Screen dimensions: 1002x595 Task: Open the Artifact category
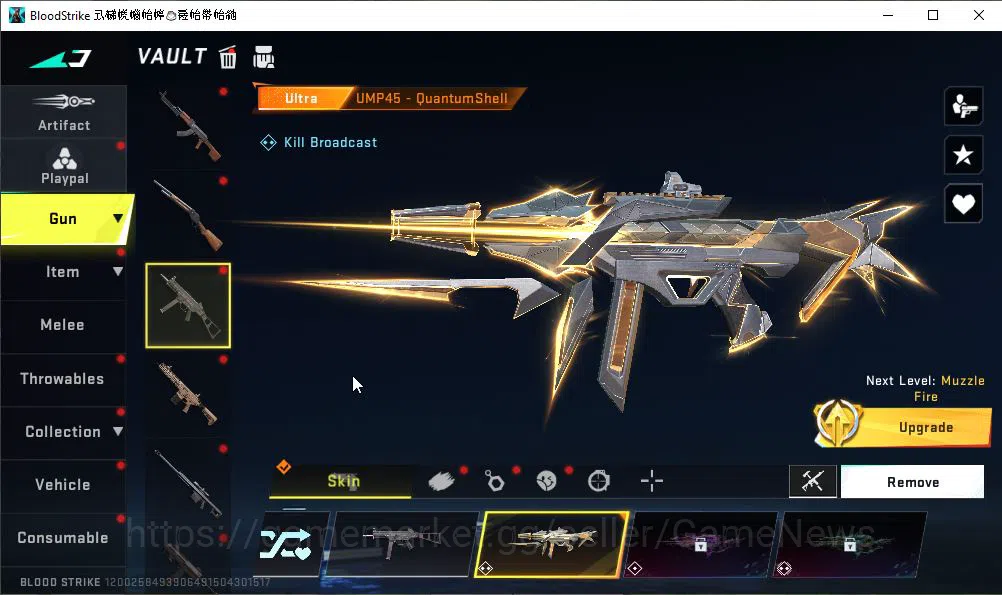(64, 111)
